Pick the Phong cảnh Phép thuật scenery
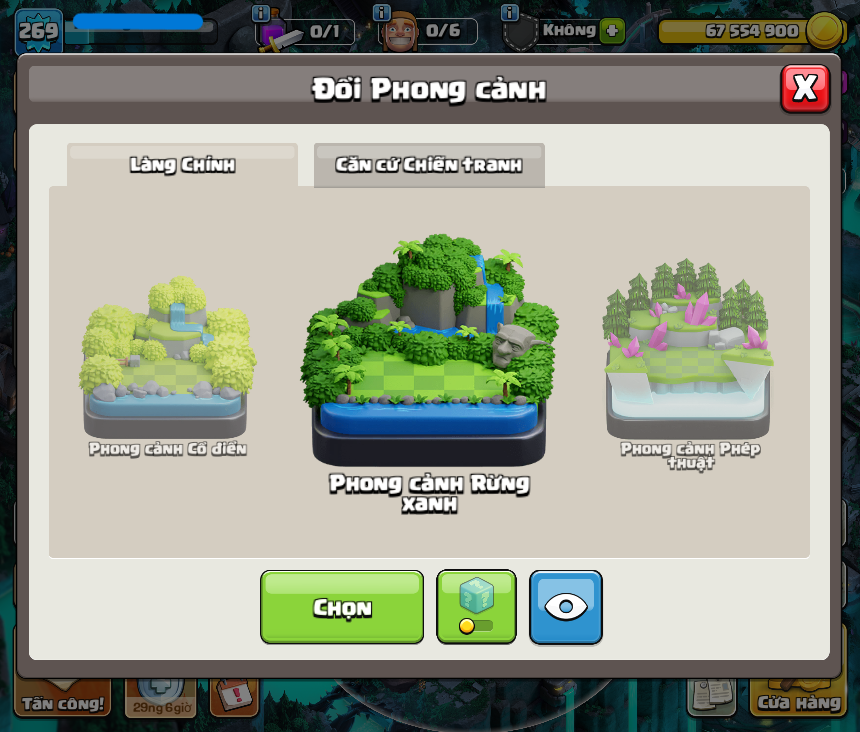Screen dimensions: 860x732 689,350
